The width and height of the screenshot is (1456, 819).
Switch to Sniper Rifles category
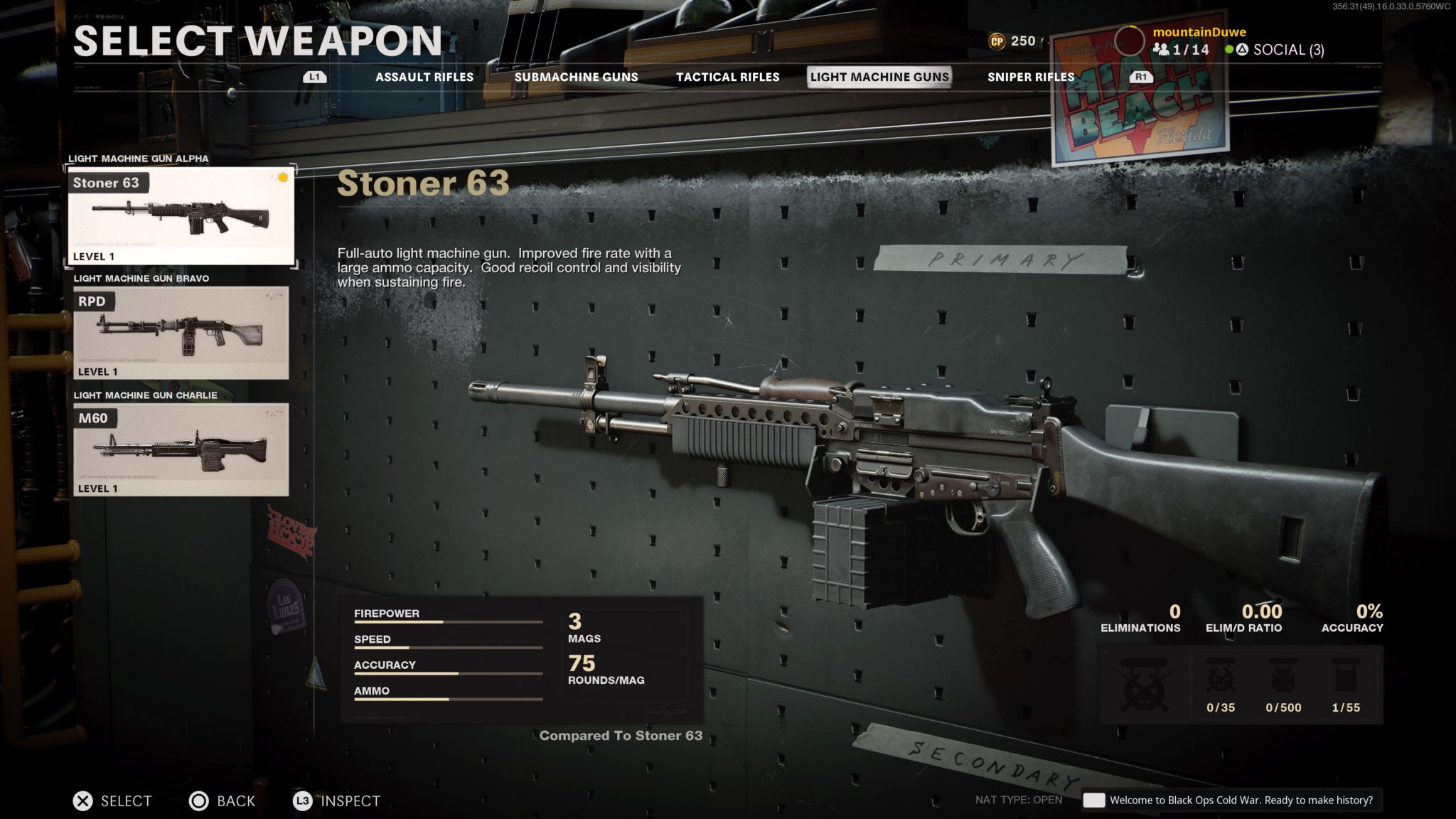click(1030, 77)
